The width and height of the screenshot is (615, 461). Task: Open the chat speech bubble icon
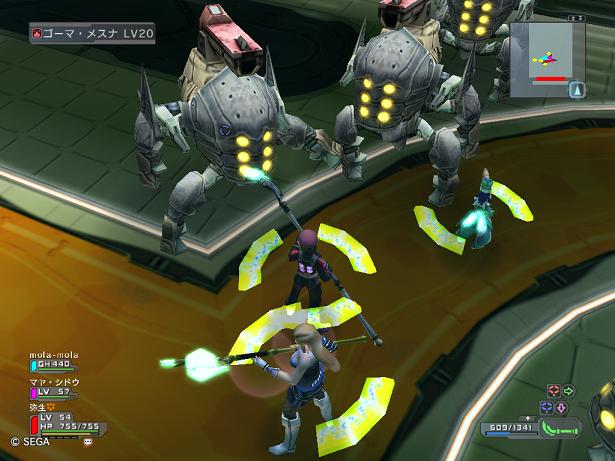click(88, 440)
